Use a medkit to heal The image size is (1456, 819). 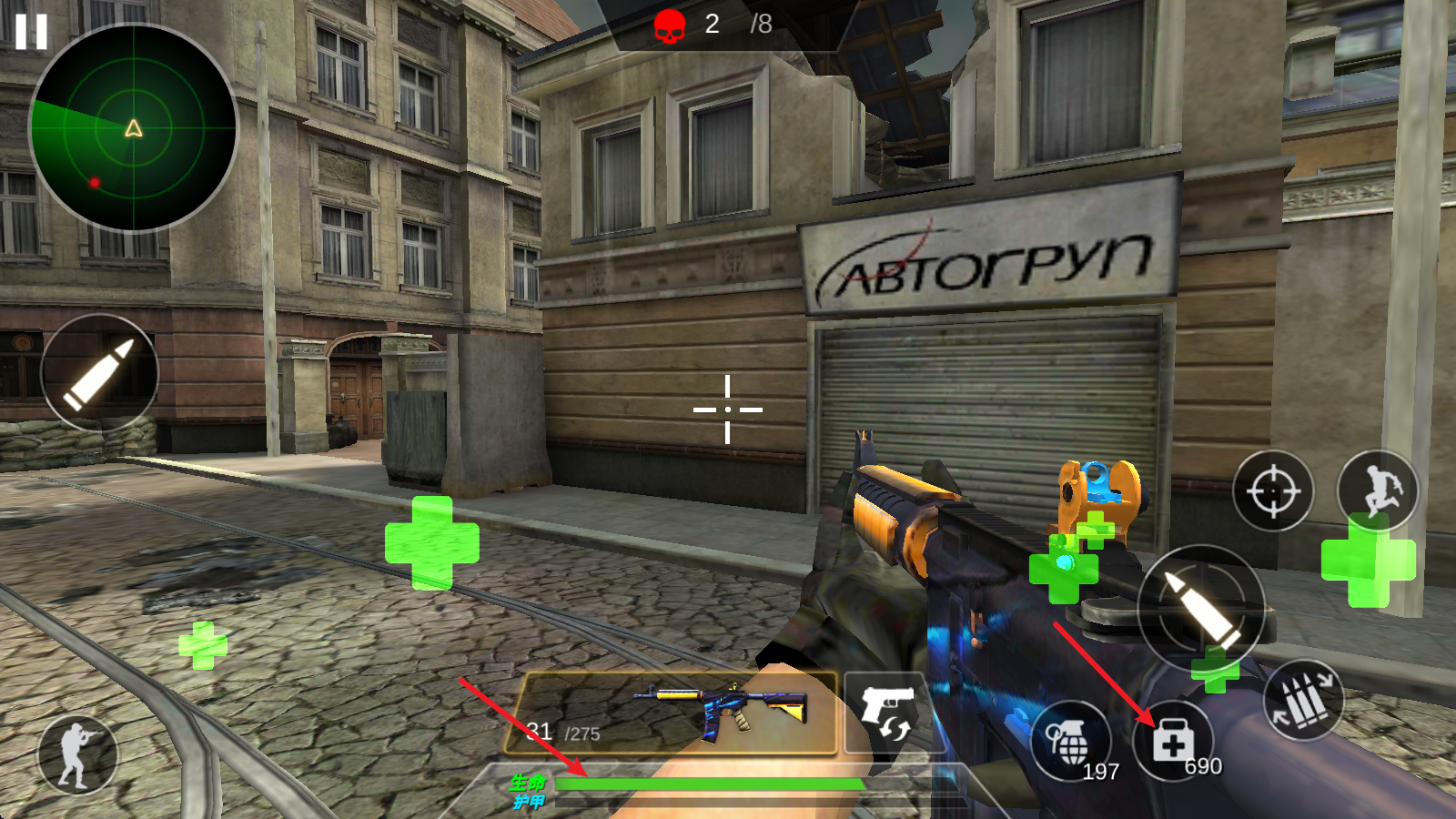click(x=1173, y=741)
